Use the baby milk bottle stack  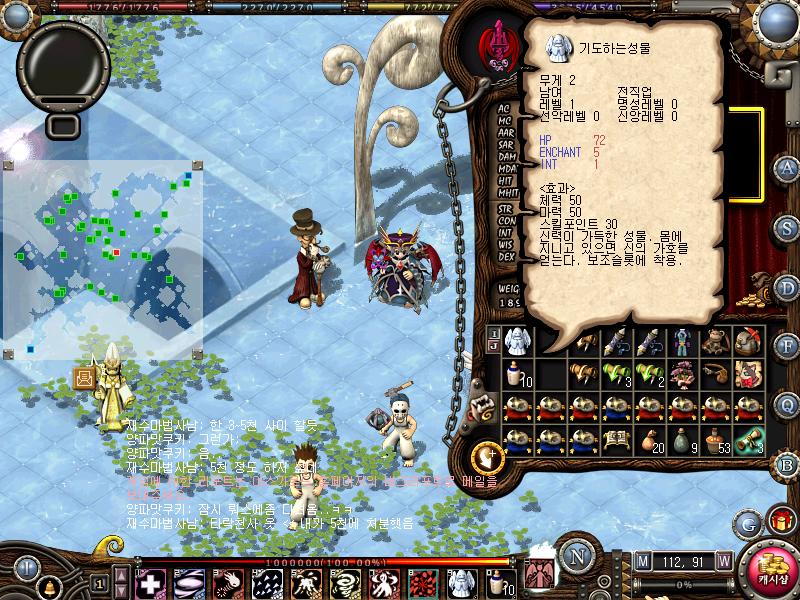coord(517,374)
